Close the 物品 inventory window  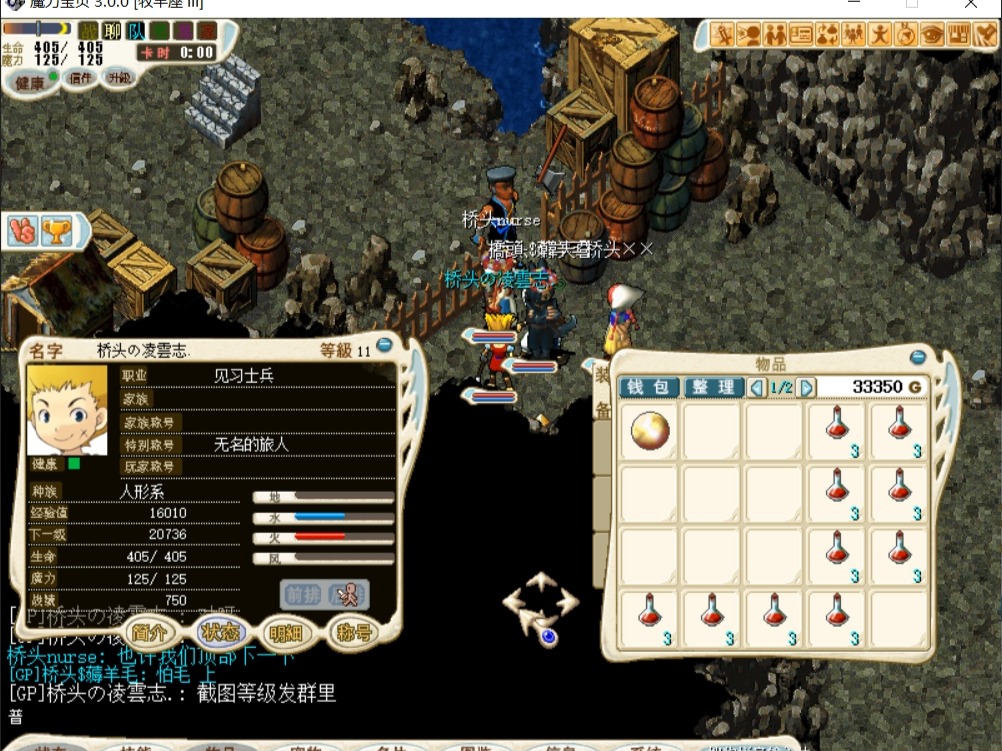point(918,357)
